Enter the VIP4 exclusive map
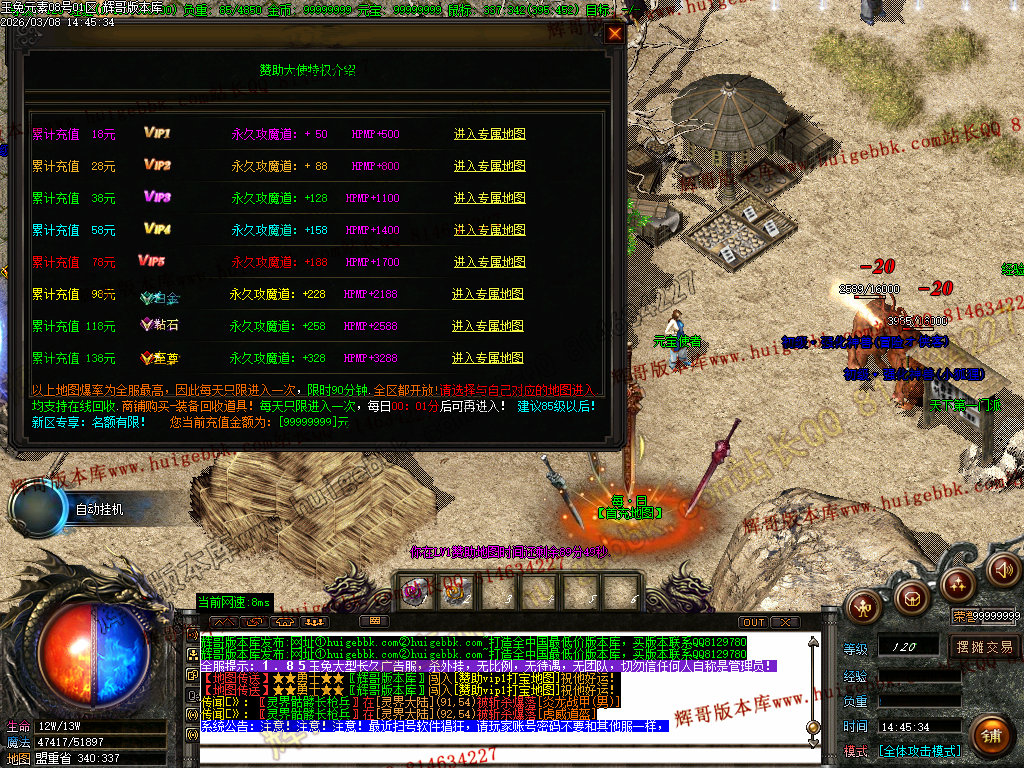1024x768 pixels. [x=489, y=230]
